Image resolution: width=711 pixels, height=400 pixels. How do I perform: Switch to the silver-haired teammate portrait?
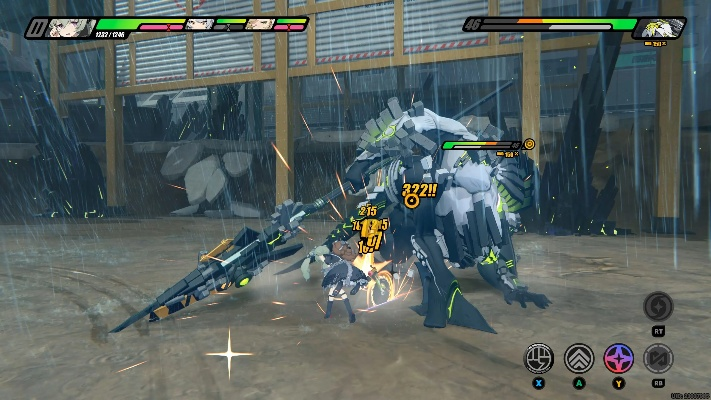[x=200, y=23]
